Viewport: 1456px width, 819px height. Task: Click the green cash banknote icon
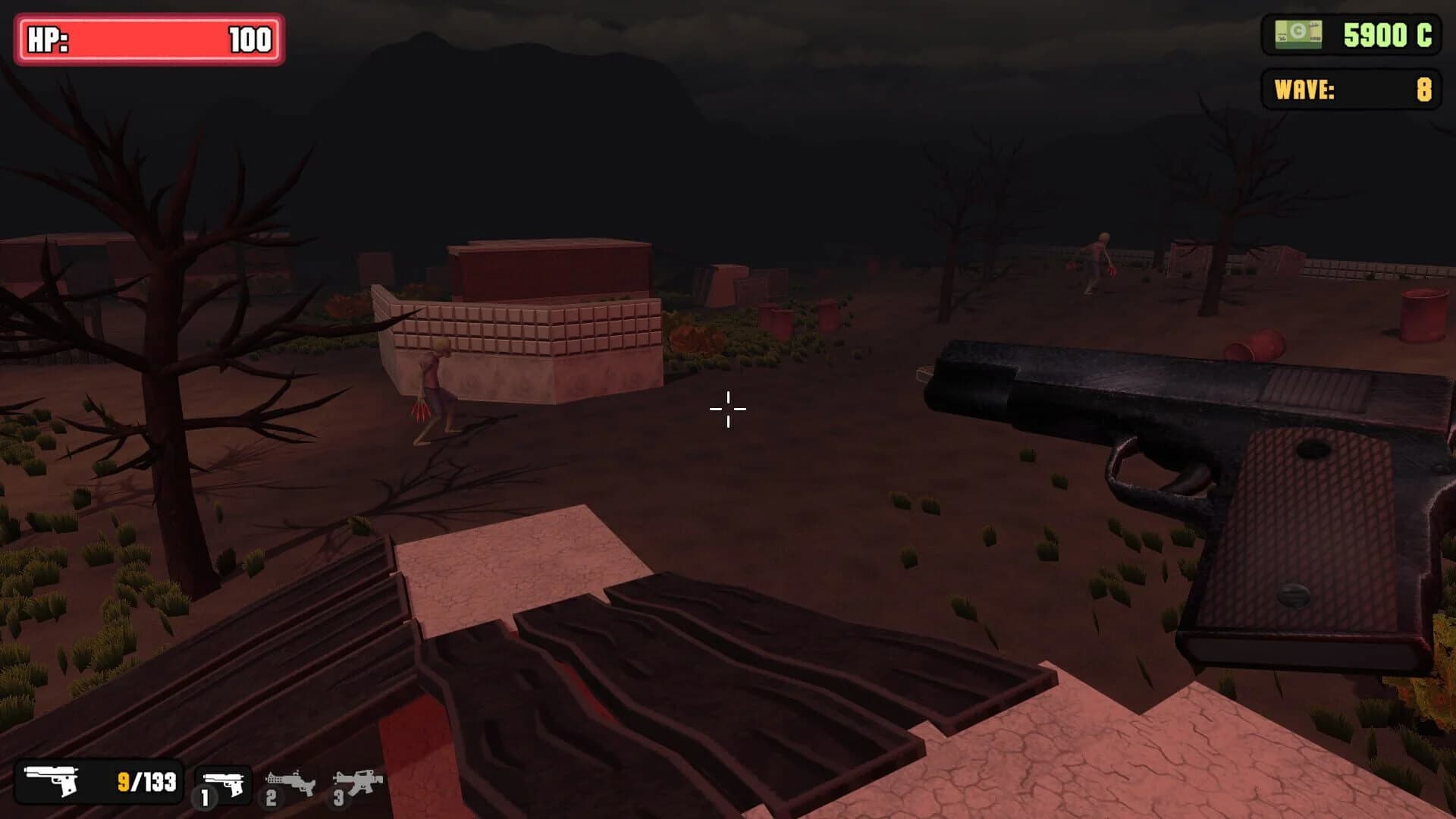point(1298,32)
